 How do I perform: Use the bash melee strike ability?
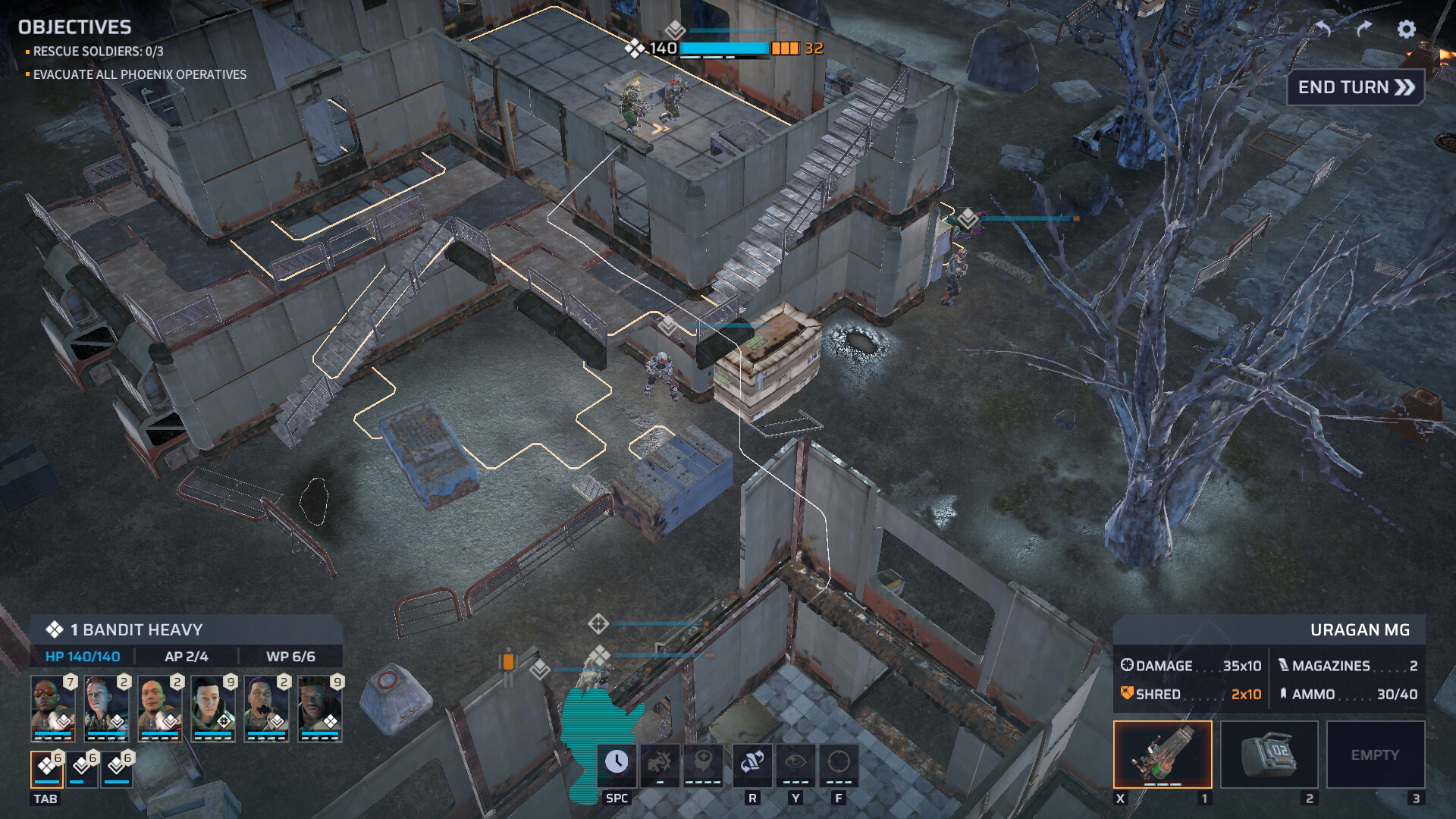click(660, 762)
